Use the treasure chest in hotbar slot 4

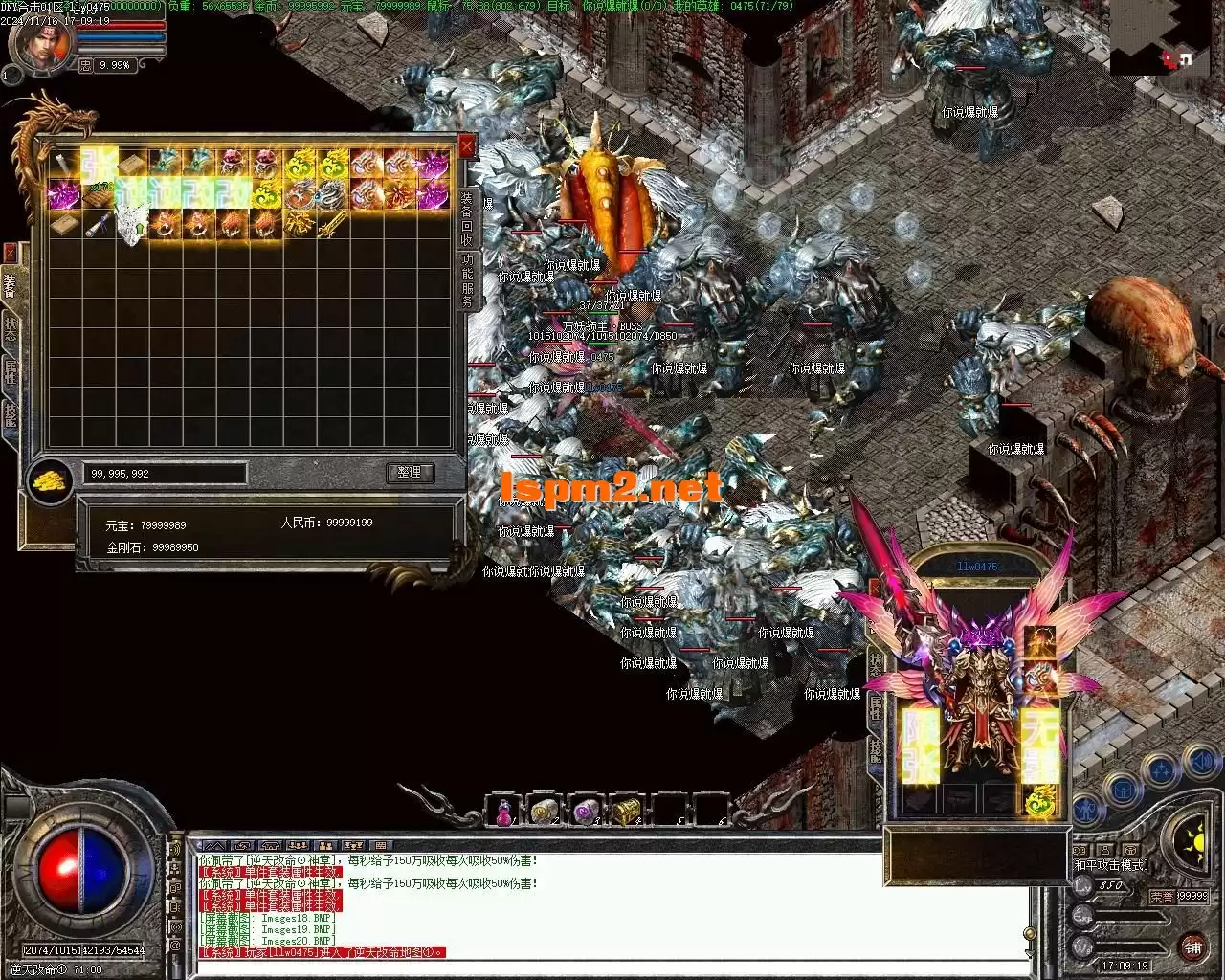click(626, 812)
